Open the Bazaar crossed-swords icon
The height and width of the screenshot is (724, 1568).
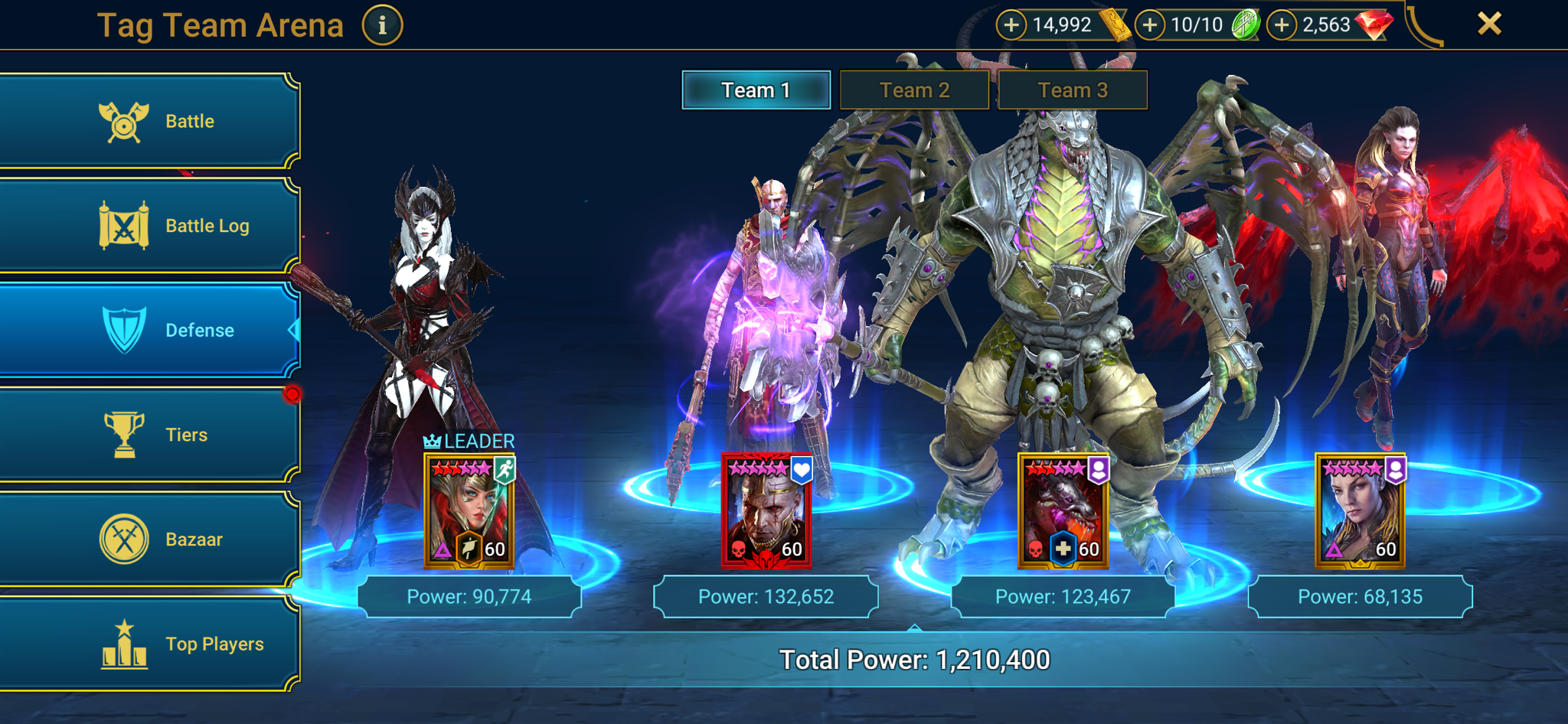coord(126,538)
